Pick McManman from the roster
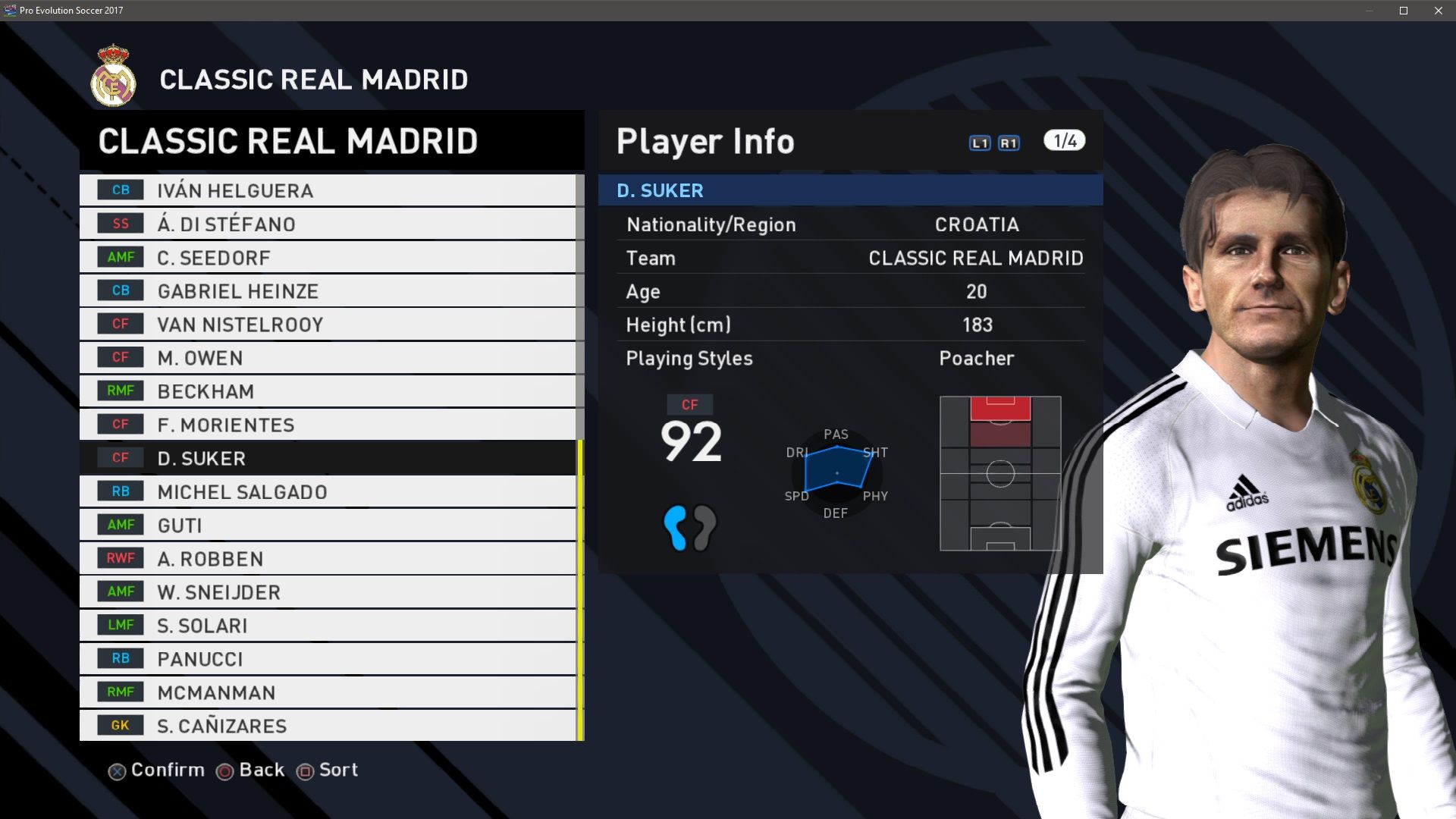Image resolution: width=1456 pixels, height=819 pixels. tap(327, 692)
